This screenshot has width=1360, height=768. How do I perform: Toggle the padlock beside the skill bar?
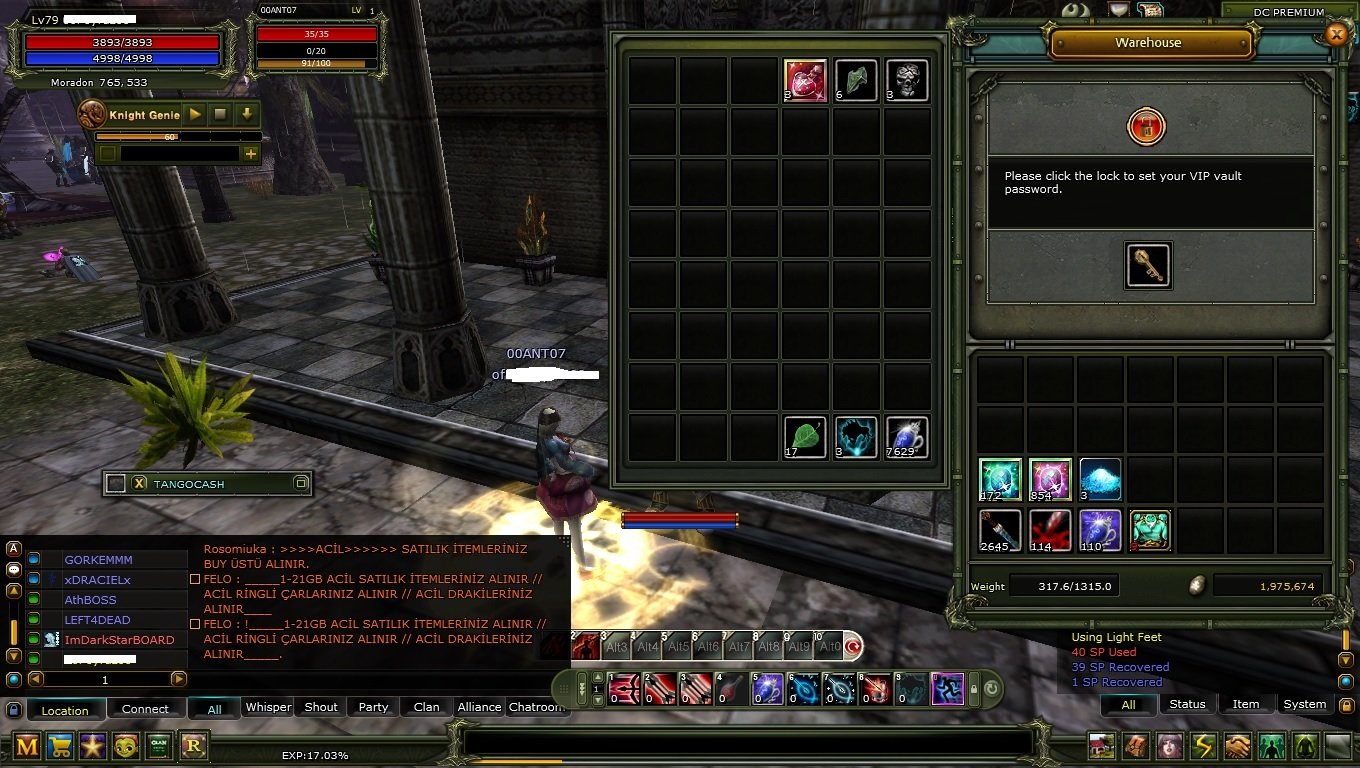point(974,690)
